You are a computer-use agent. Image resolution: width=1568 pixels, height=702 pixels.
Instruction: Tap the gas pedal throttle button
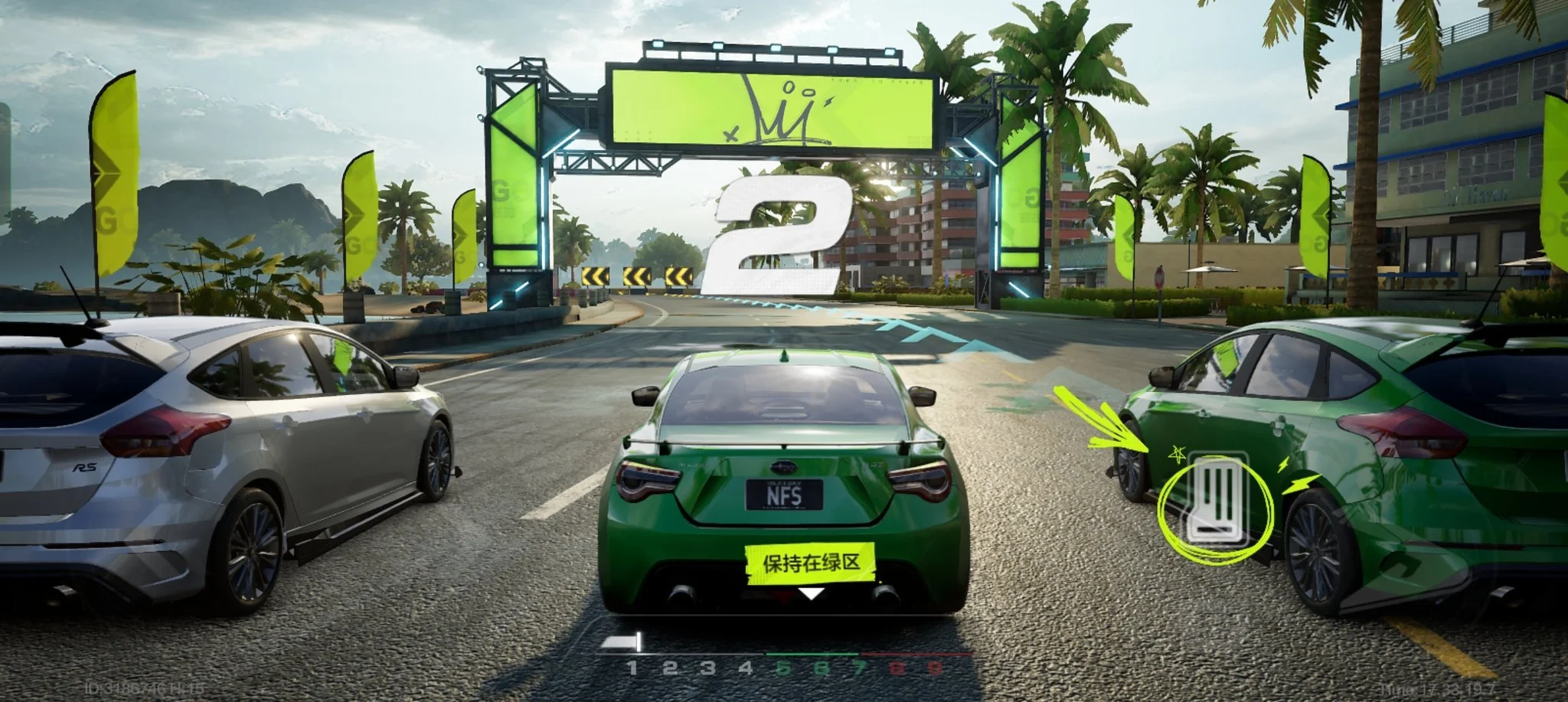pyautogui.click(x=1216, y=501)
